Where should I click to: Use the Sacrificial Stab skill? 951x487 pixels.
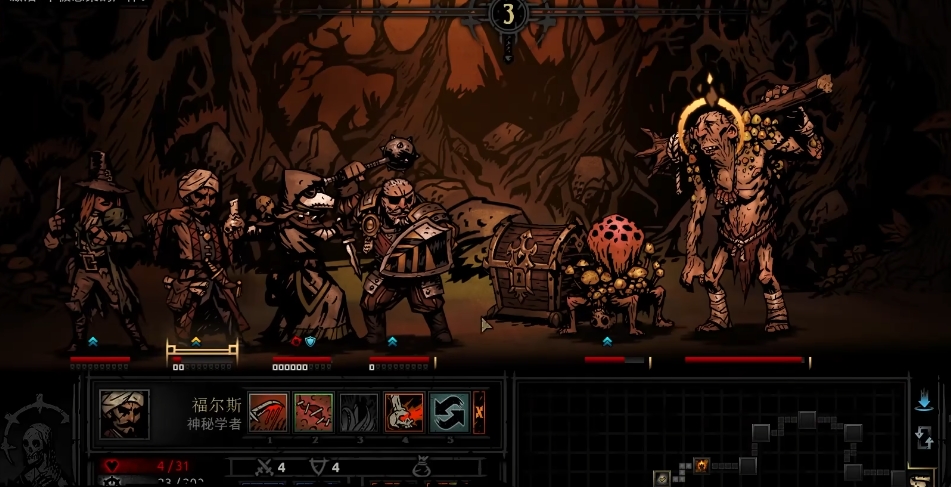pyautogui.click(x=268, y=412)
